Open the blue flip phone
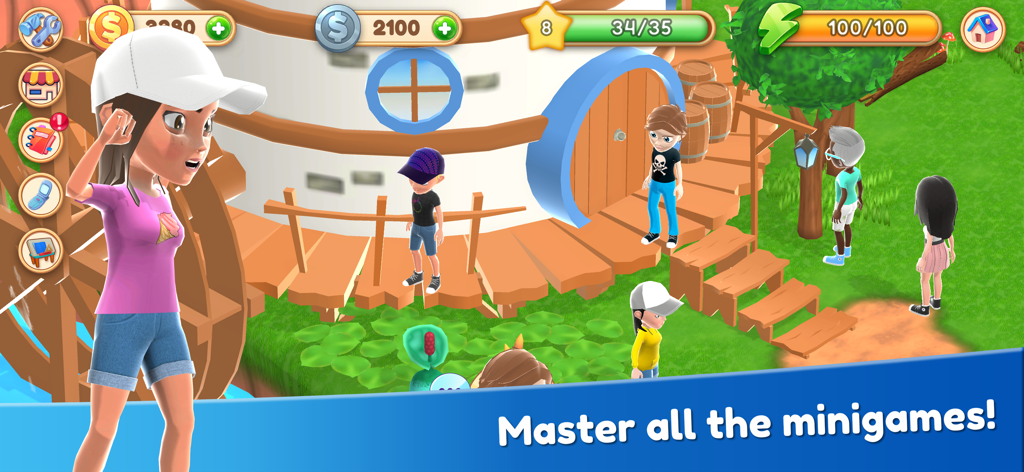This screenshot has height=472, width=1024. [x=40, y=195]
